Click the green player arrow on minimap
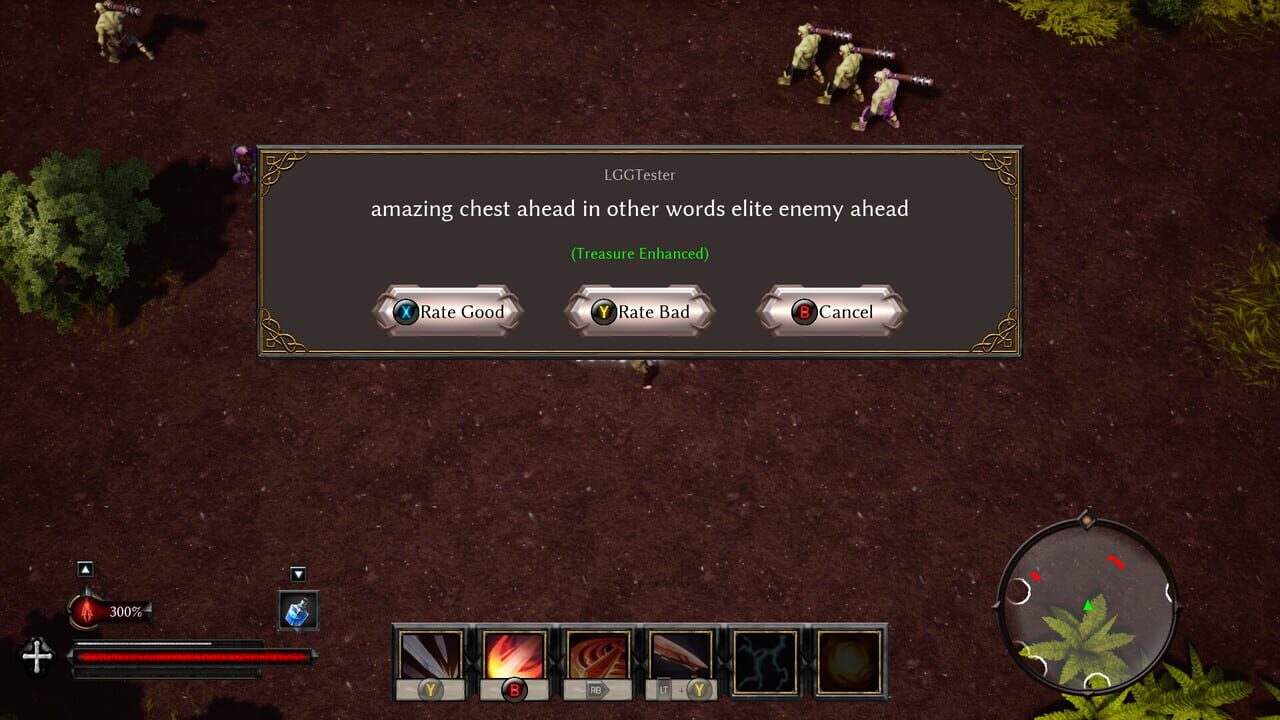This screenshot has height=720, width=1280. pos(1089,603)
